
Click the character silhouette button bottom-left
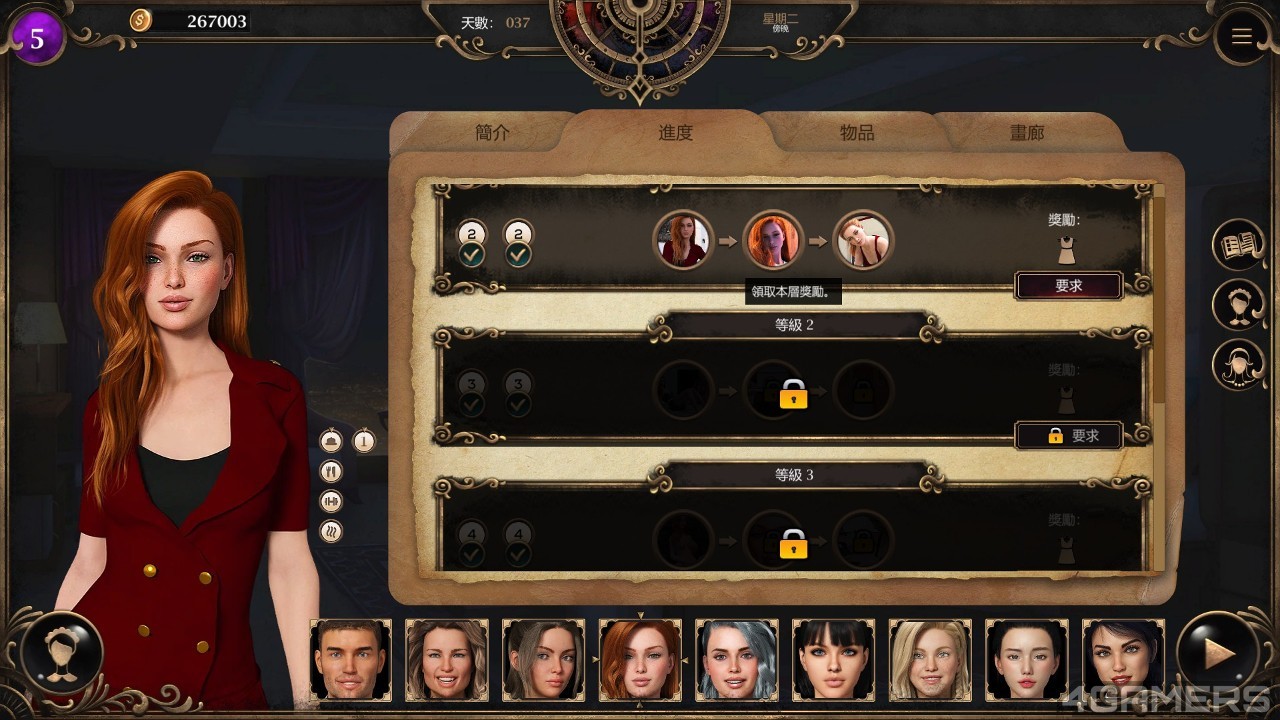[x=62, y=653]
